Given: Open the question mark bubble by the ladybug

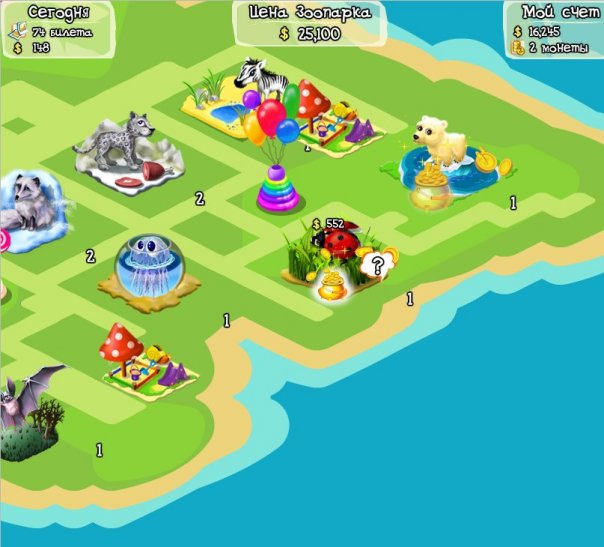Looking at the screenshot, I should [x=376, y=265].
